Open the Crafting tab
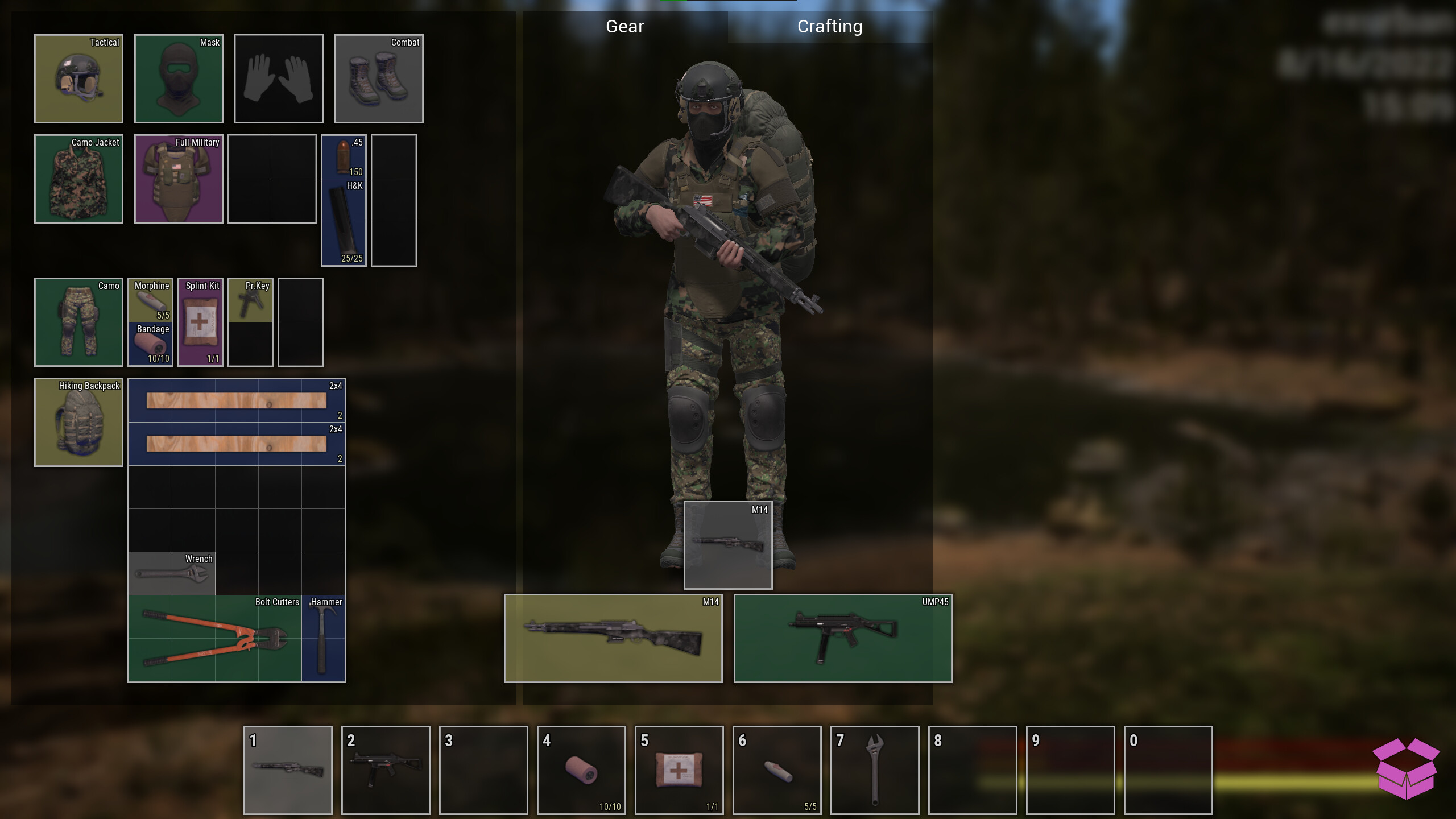This screenshot has width=1456, height=819. click(830, 26)
